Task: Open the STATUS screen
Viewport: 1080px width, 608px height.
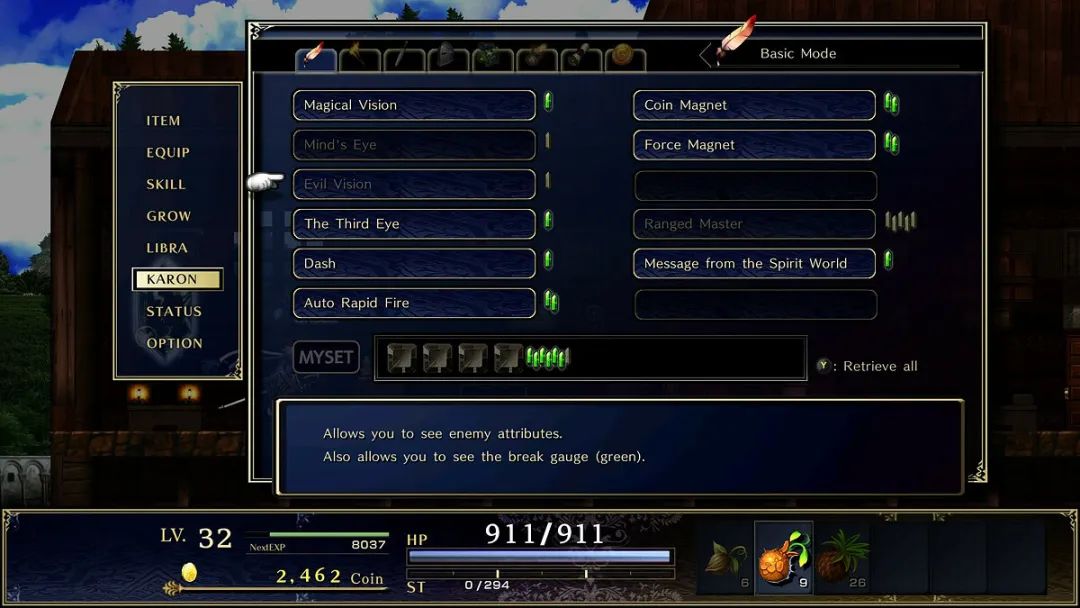Action: (x=174, y=311)
